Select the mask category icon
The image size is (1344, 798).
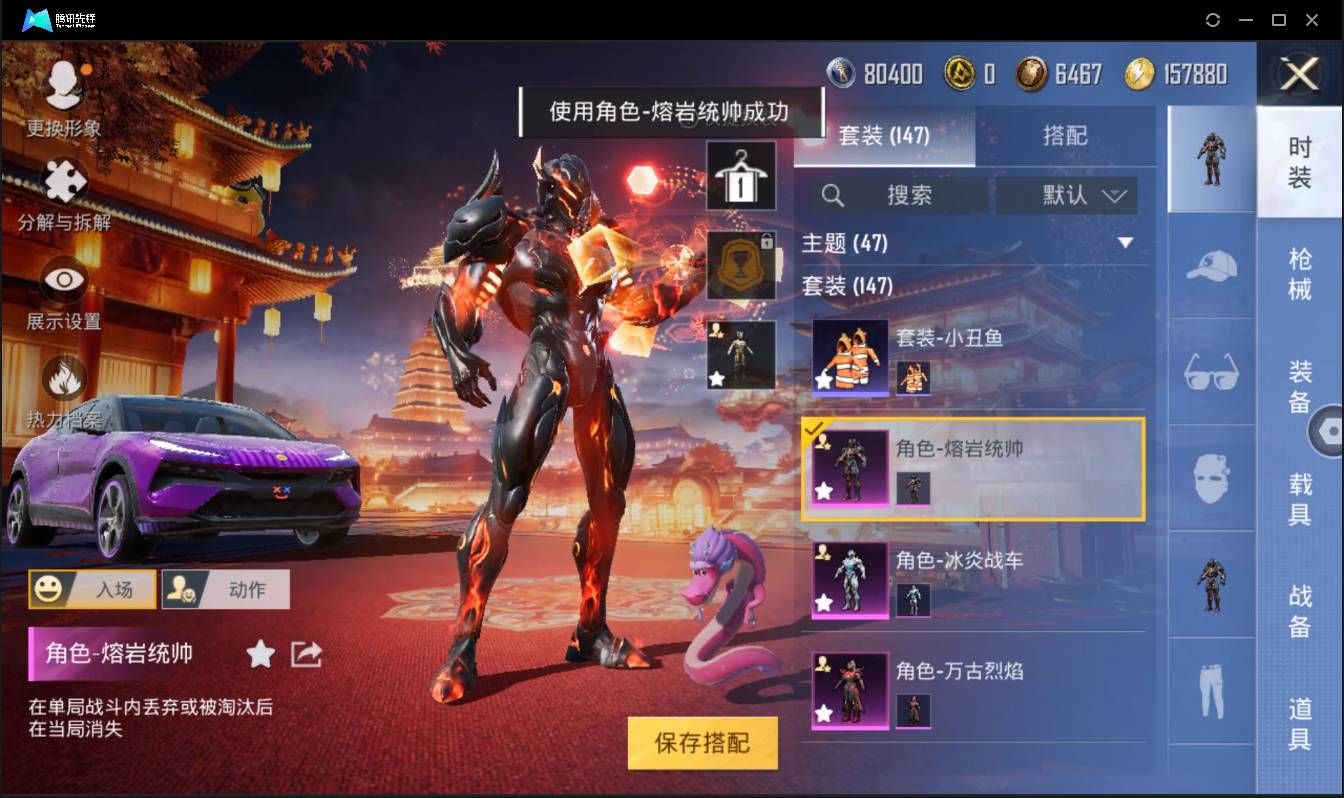pyautogui.click(x=1210, y=478)
